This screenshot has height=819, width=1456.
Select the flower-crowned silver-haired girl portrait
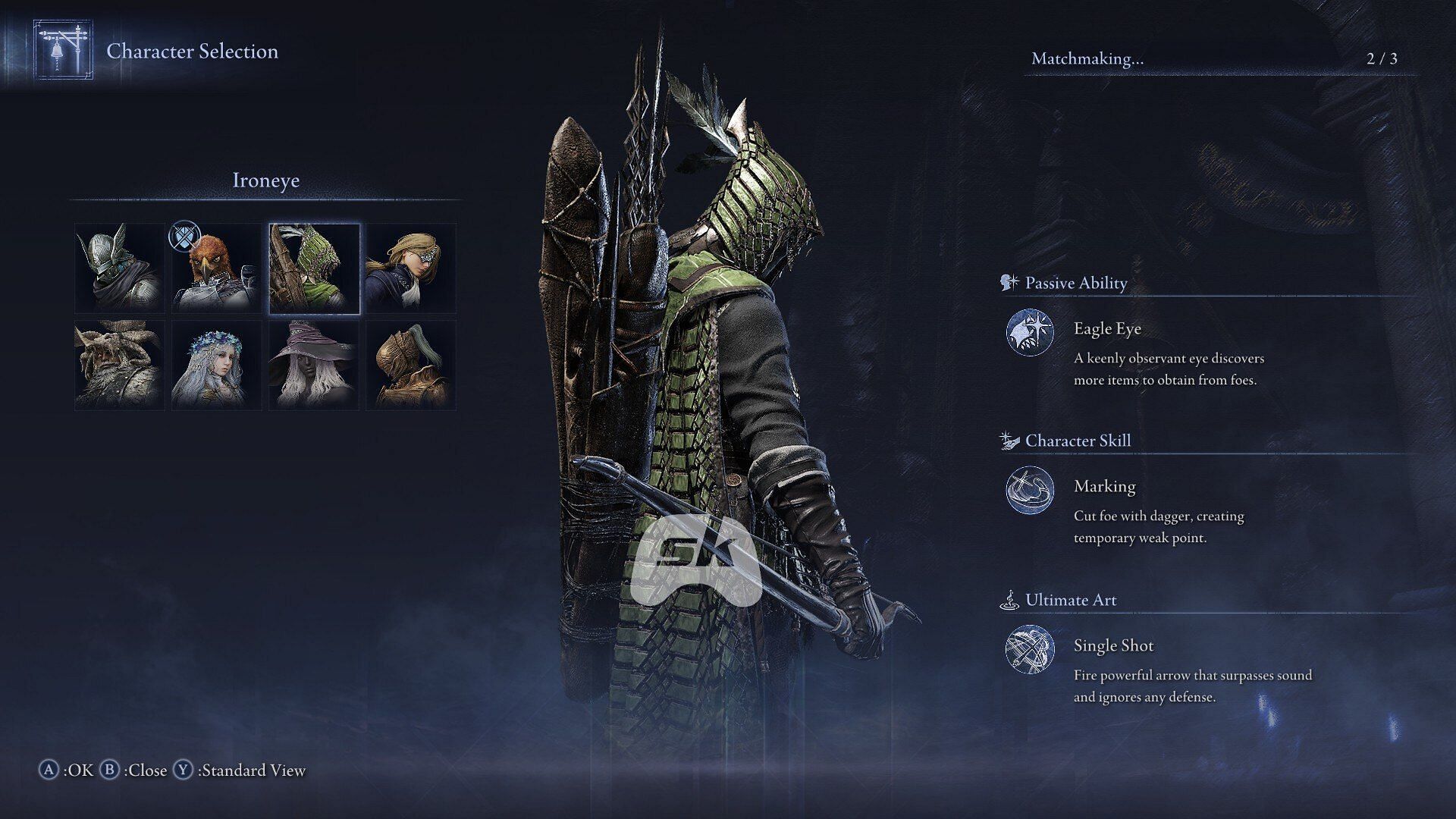[217, 365]
